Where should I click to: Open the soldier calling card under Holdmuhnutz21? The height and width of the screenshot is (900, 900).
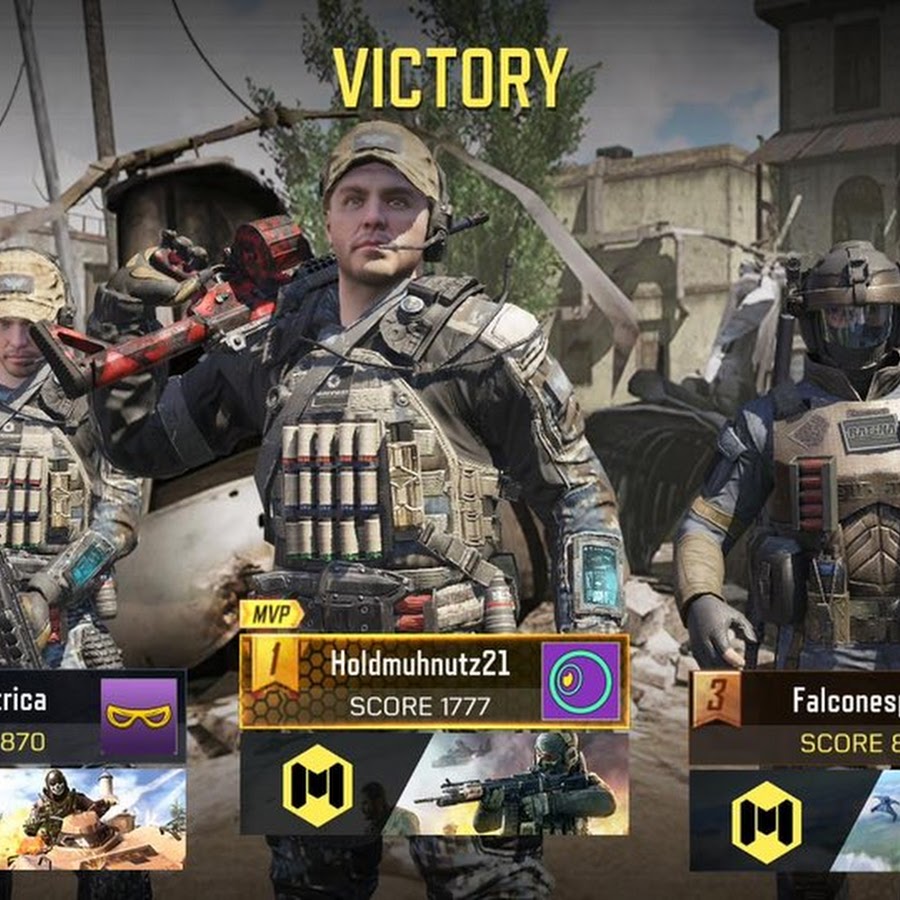[520, 784]
